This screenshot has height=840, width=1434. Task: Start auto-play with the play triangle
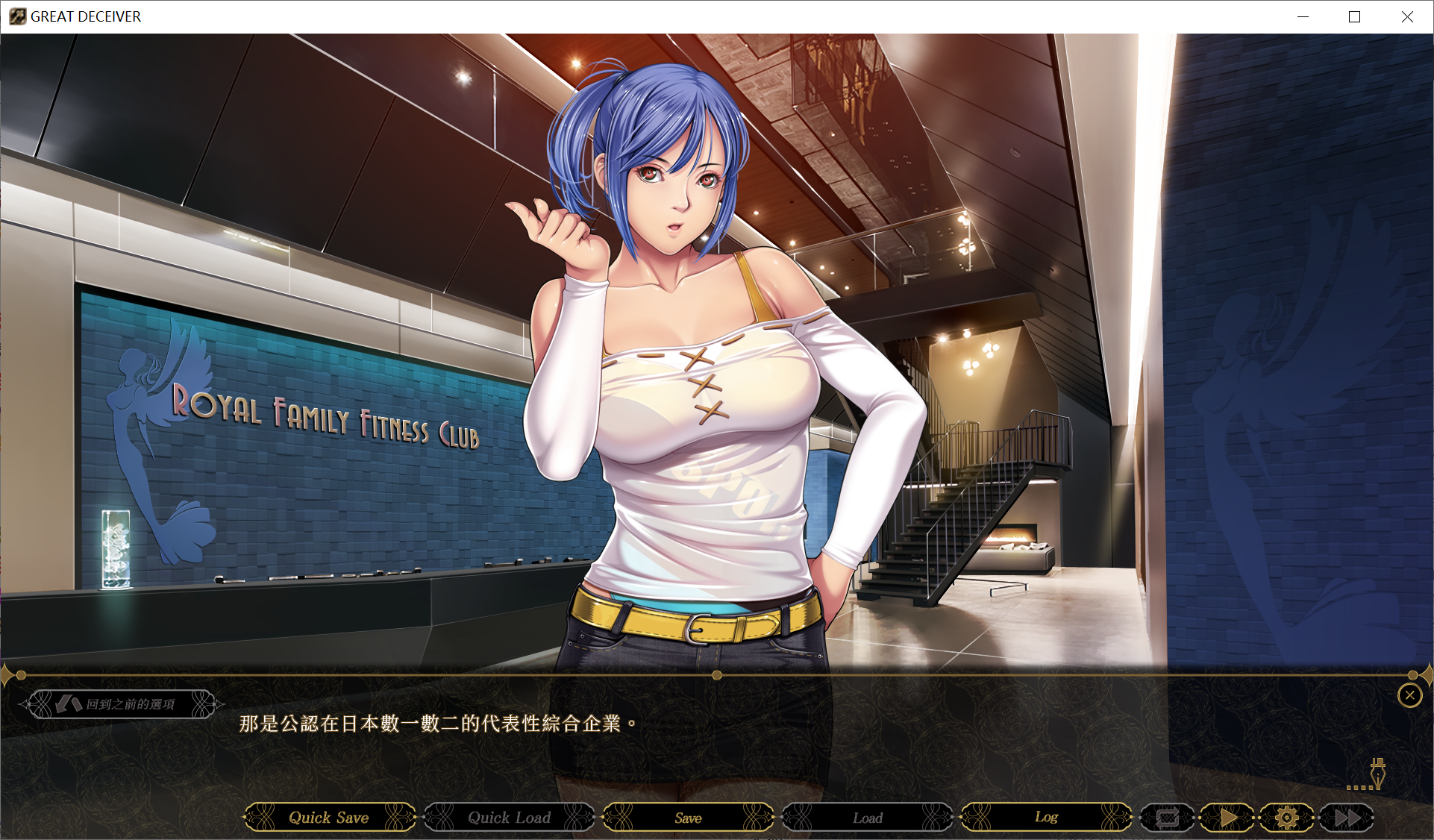click(x=1228, y=818)
